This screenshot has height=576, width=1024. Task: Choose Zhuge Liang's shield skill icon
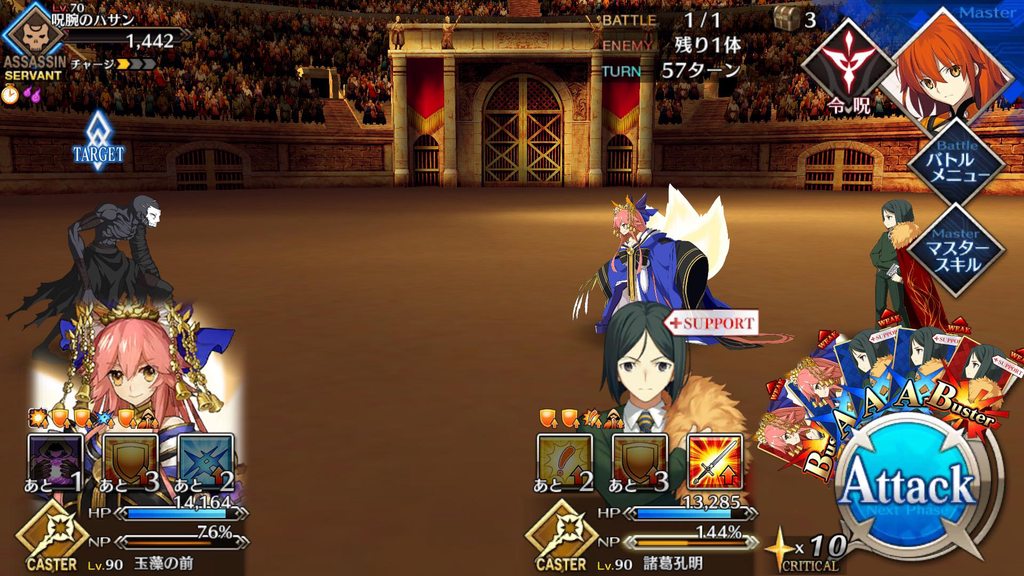[640, 461]
